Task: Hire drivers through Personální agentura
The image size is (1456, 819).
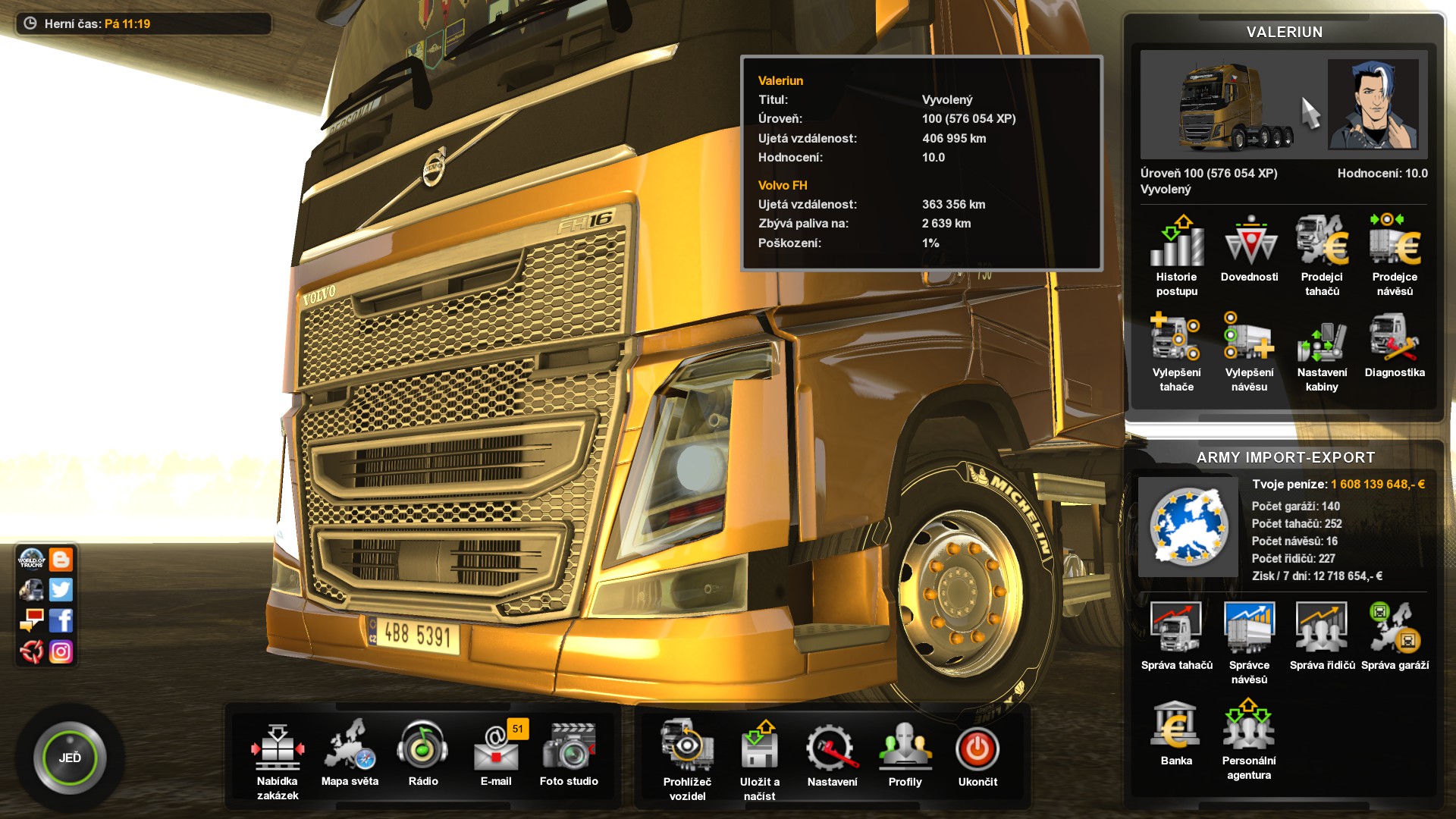Action: (1247, 724)
